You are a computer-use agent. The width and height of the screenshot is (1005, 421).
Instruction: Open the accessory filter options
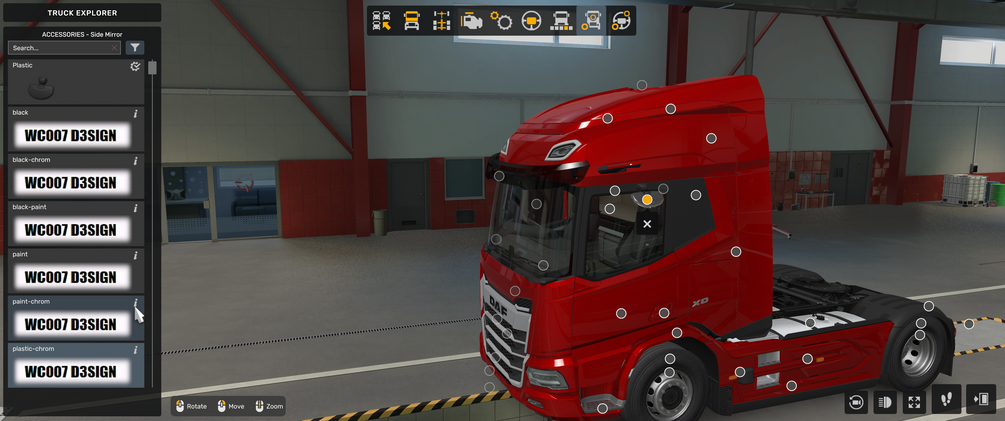click(x=136, y=48)
